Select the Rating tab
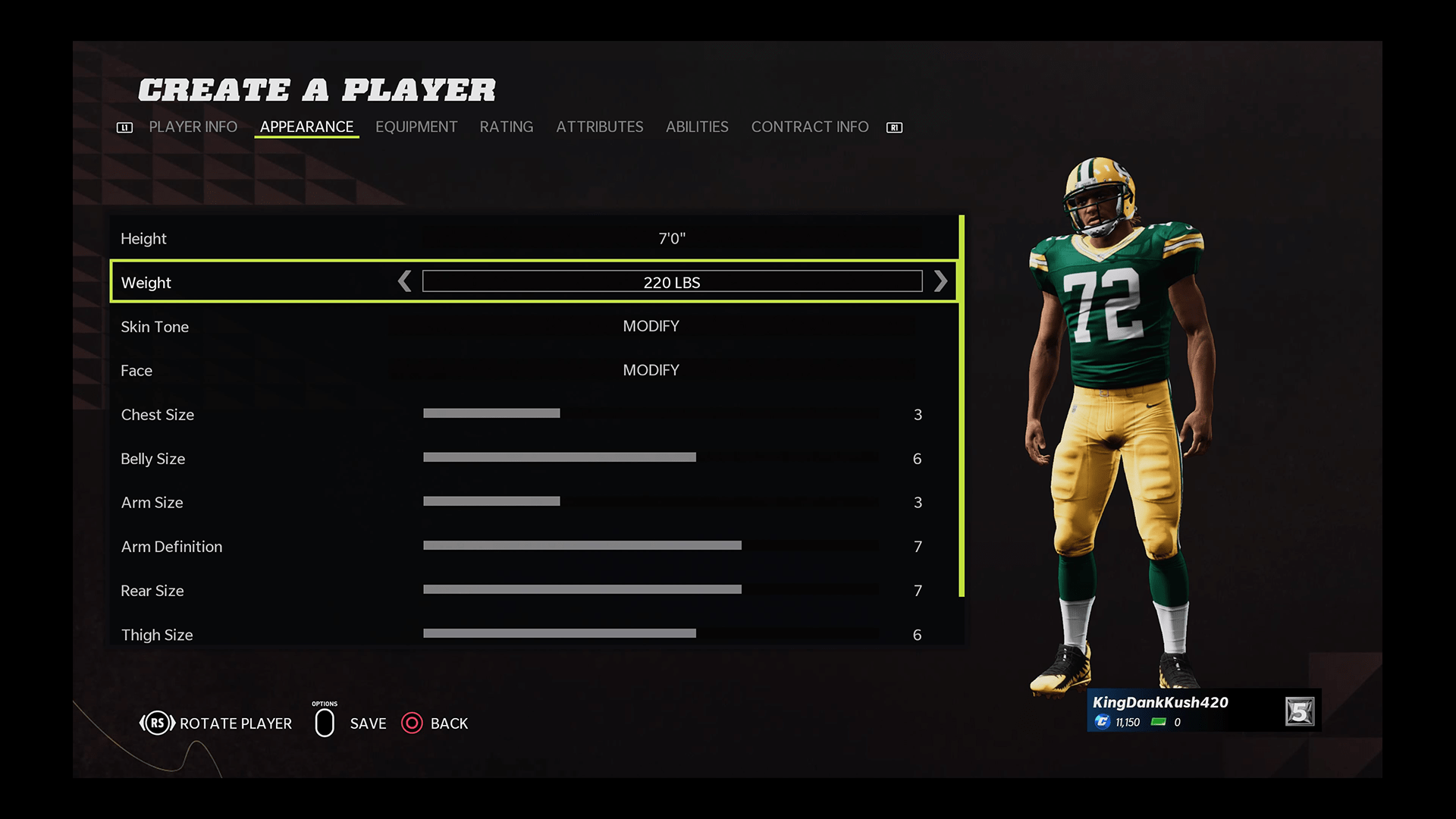1456x819 pixels. pyautogui.click(x=506, y=127)
